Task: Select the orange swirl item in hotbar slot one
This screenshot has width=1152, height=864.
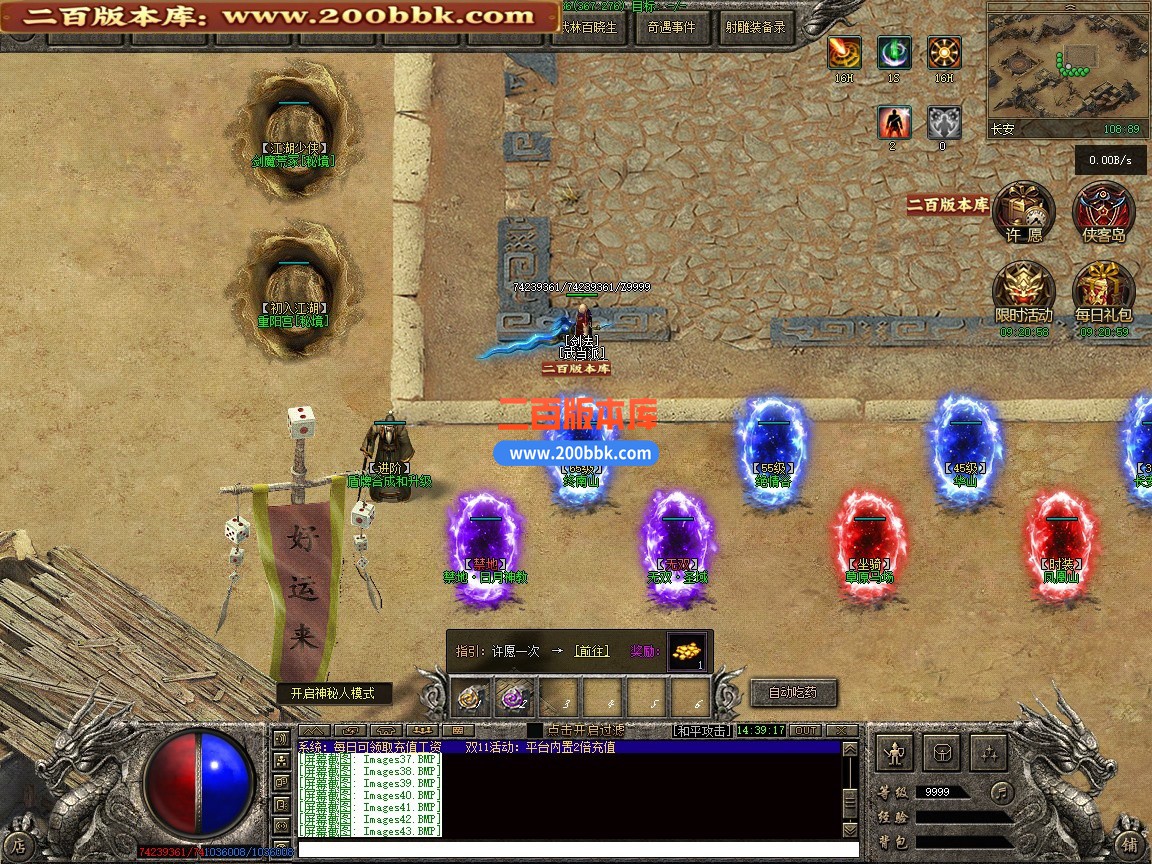Action: 473,696
